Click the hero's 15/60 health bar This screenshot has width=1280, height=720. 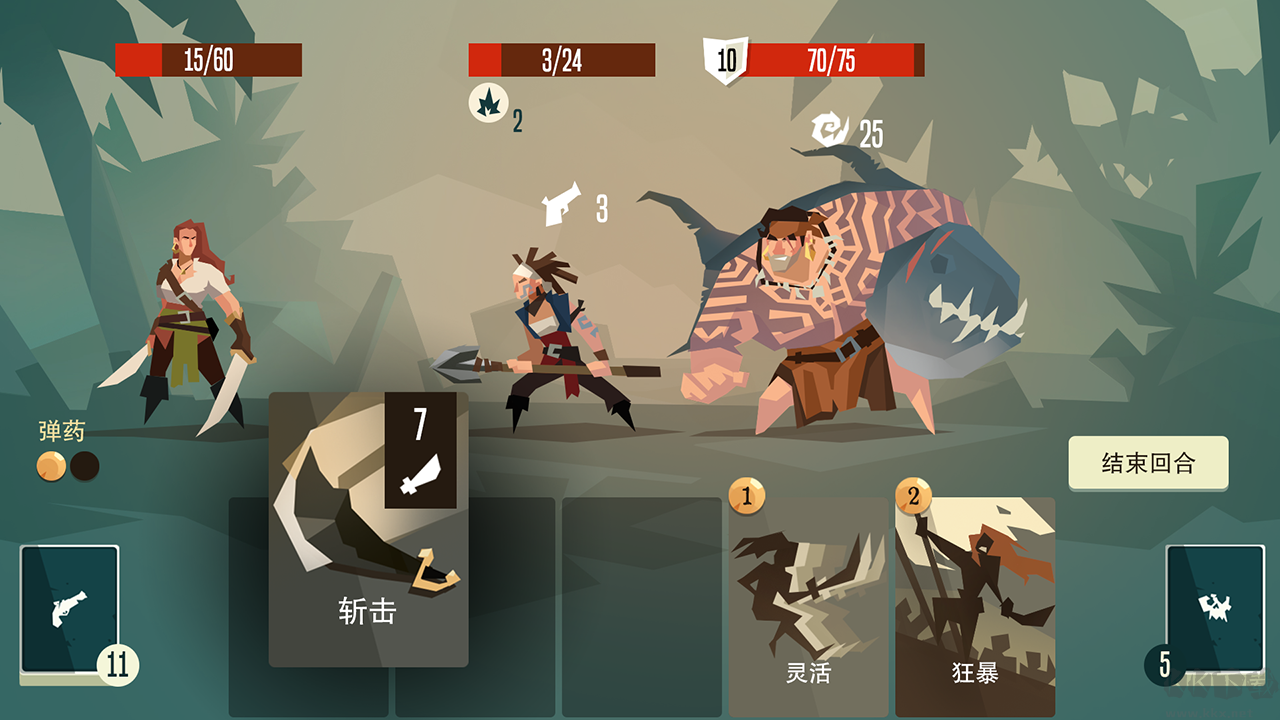209,60
